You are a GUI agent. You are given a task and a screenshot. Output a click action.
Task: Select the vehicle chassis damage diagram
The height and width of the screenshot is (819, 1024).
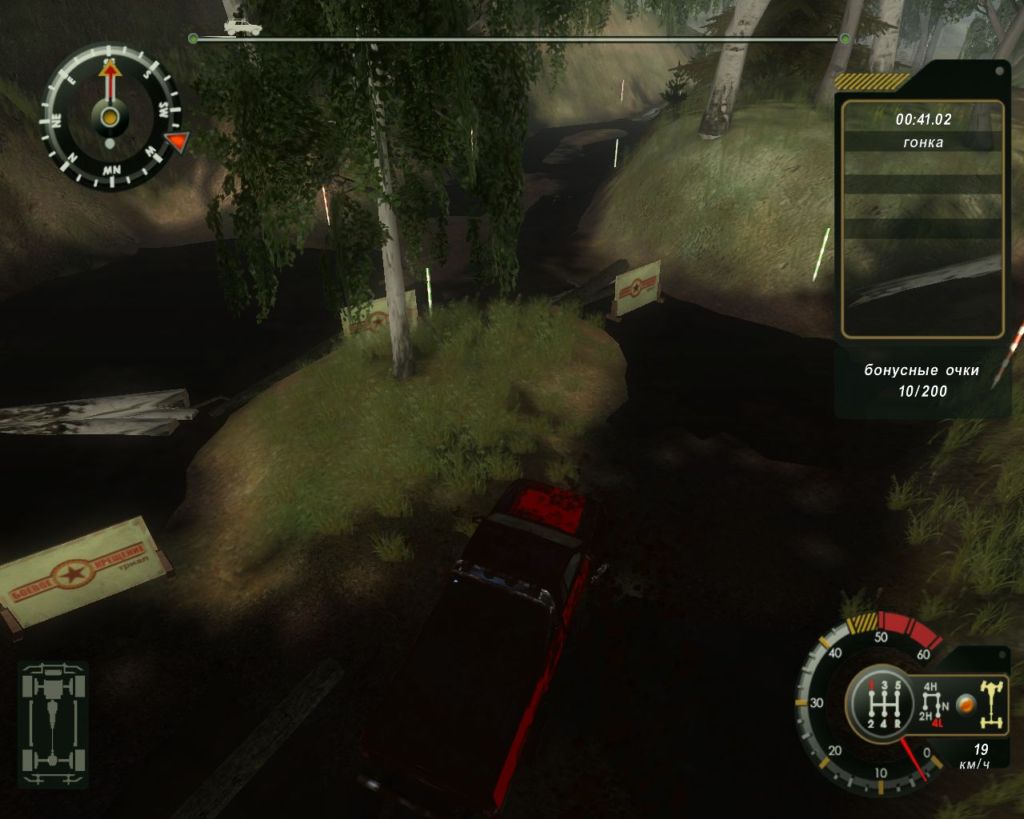[54, 721]
